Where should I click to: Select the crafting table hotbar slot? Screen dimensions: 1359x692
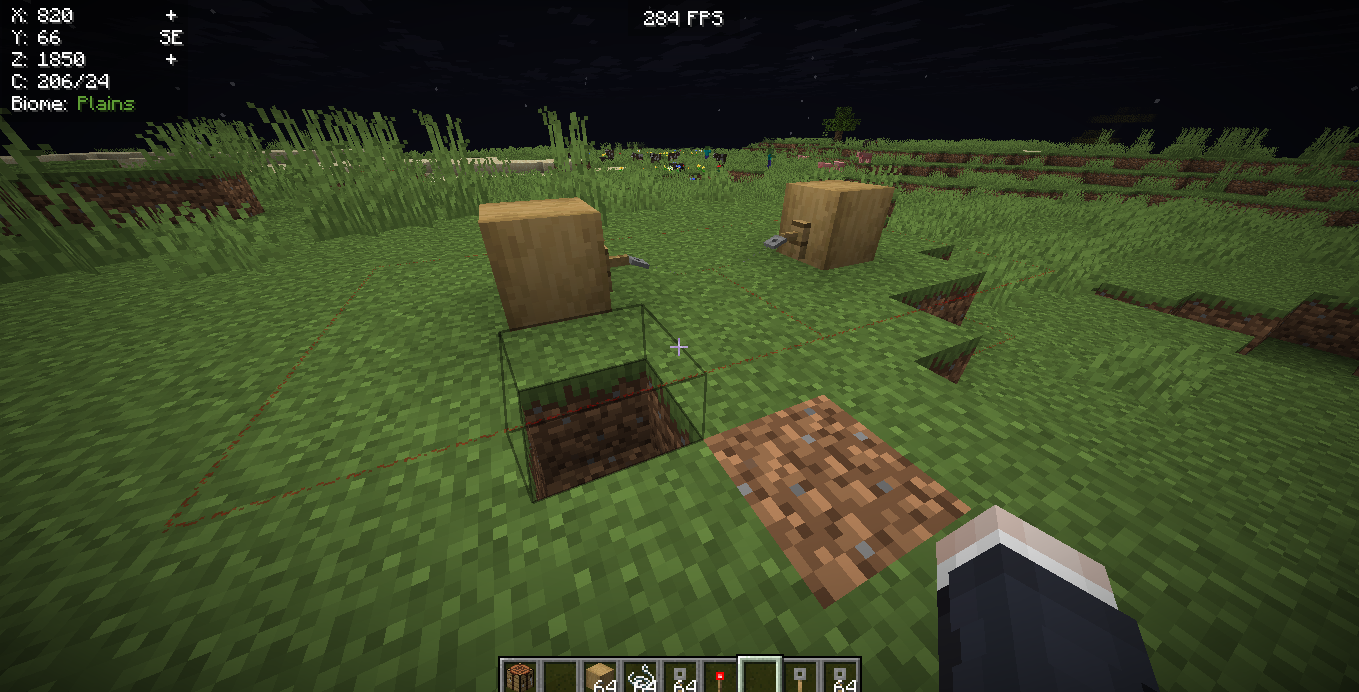click(519, 677)
